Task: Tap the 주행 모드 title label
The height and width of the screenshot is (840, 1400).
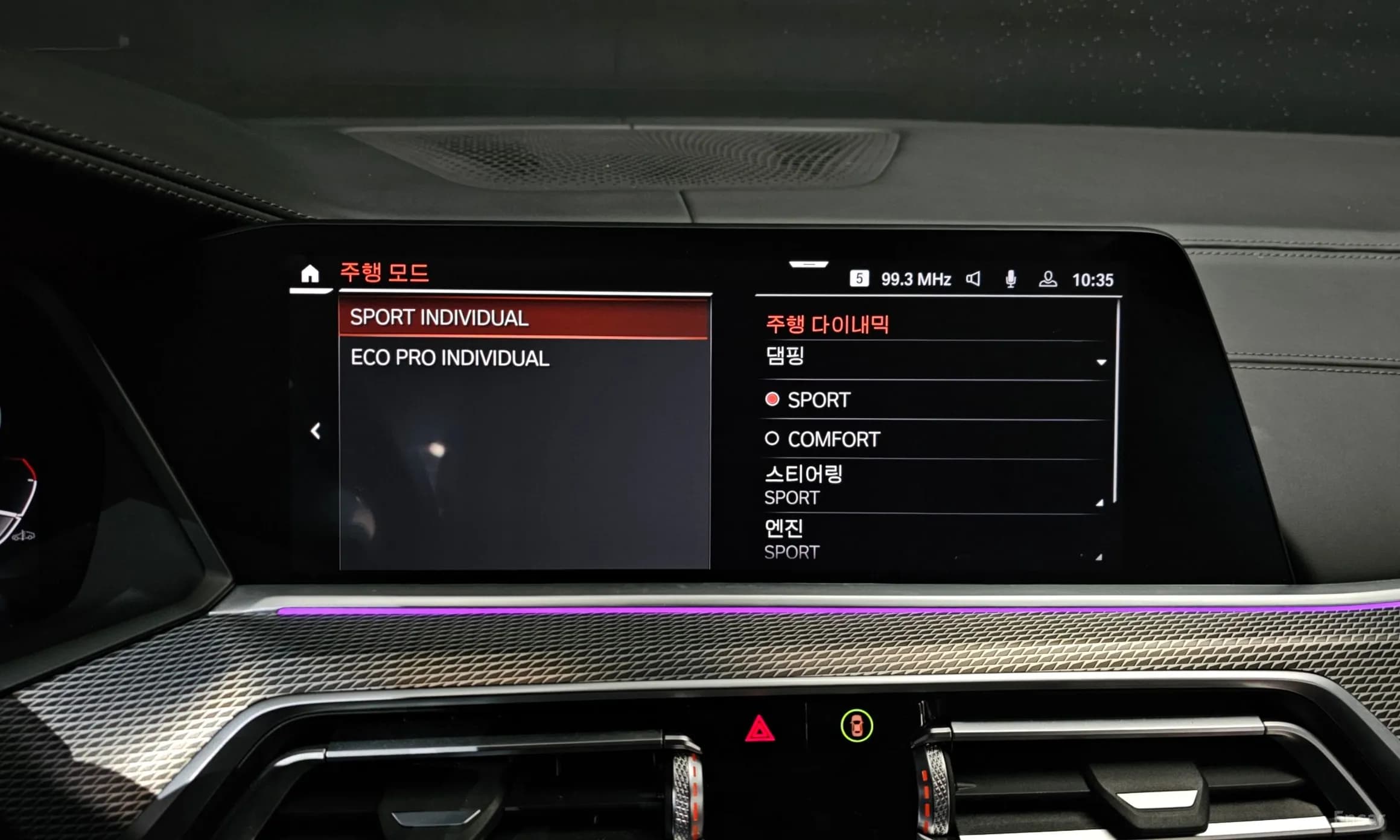Action: (x=384, y=272)
